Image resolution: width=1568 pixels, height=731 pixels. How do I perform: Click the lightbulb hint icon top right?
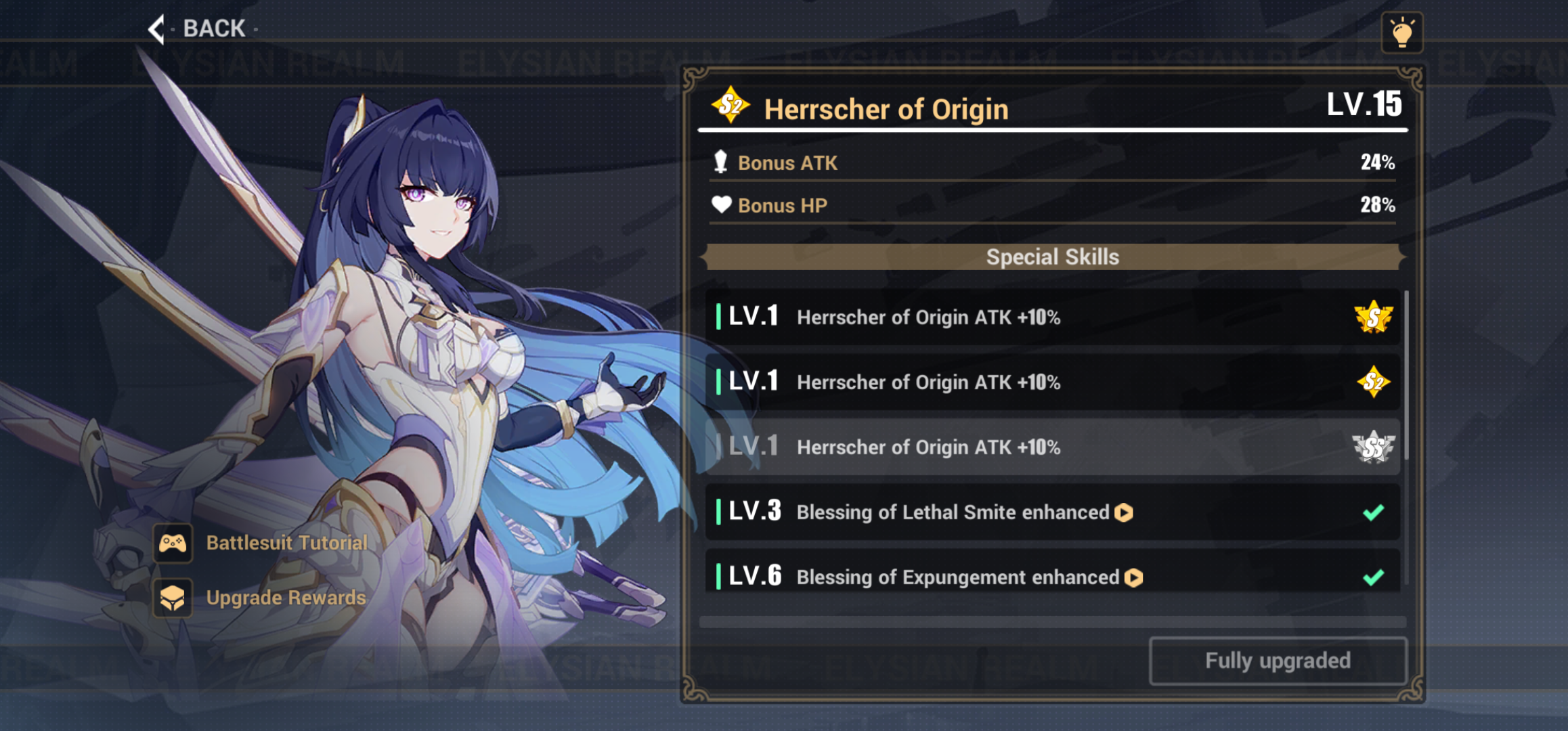tap(1402, 31)
